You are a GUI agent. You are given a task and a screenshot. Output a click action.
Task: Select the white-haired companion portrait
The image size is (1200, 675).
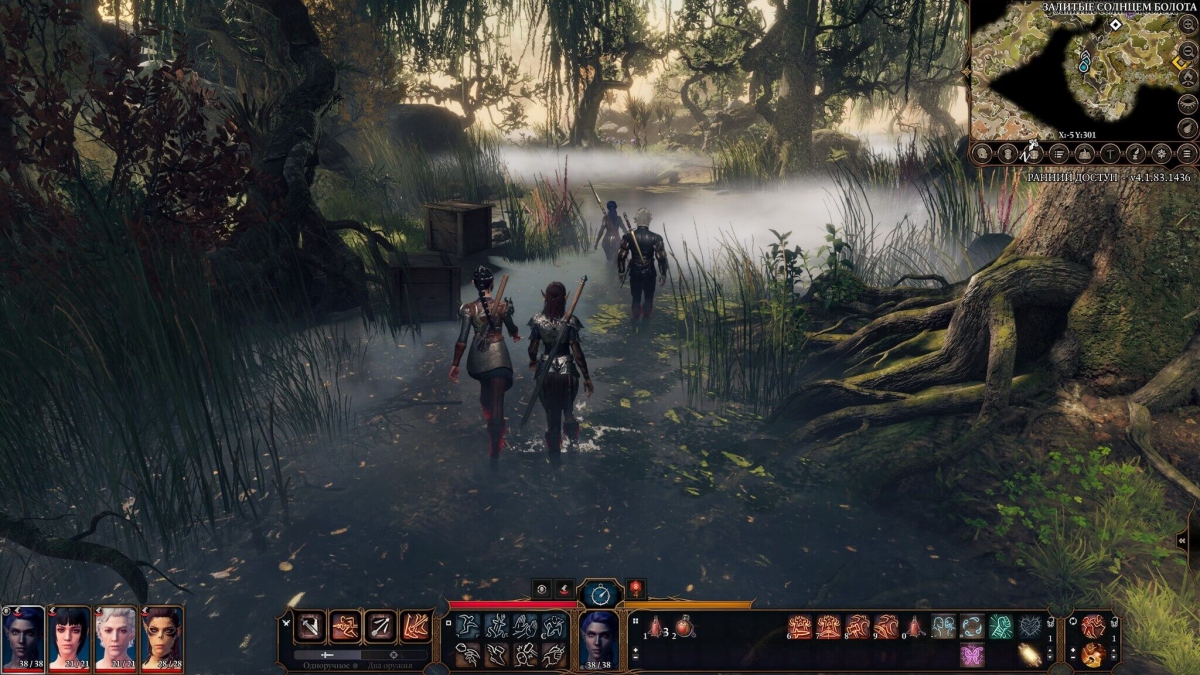(x=115, y=636)
